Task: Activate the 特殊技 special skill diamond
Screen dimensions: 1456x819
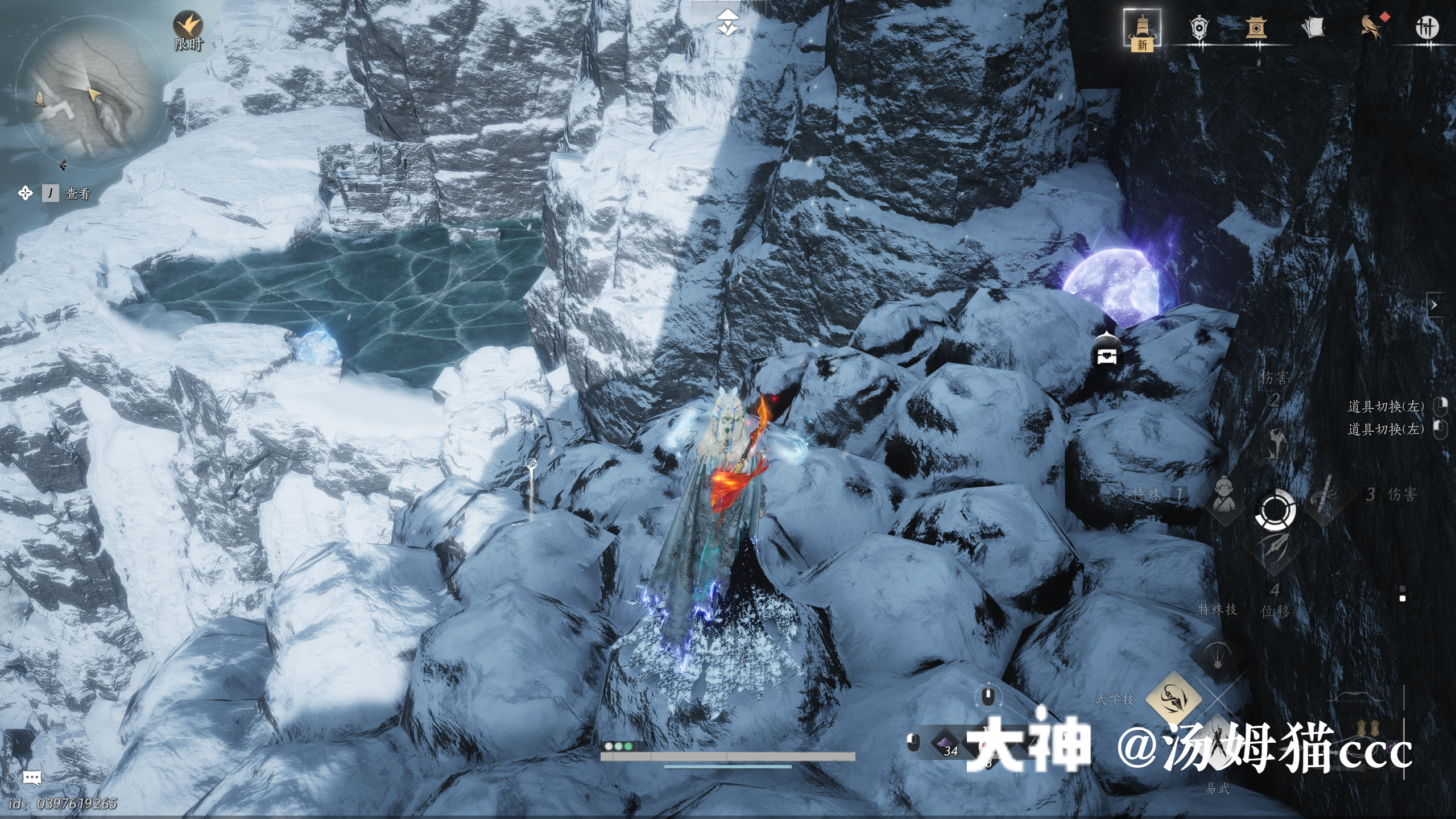Action: [x=1218, y=654]
